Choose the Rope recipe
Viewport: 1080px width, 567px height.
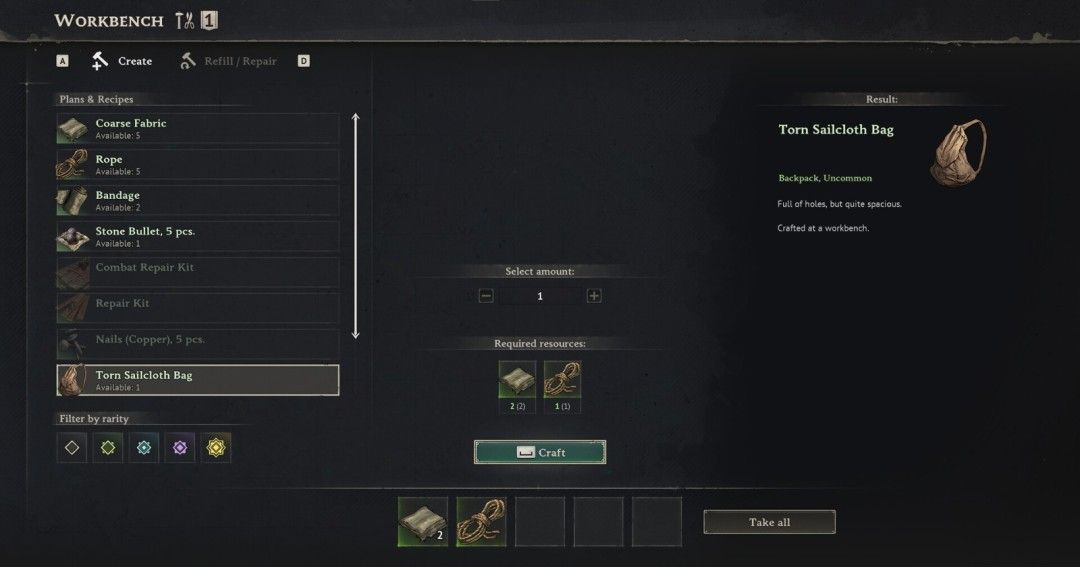pyautogui.click(x=198, y=165)
